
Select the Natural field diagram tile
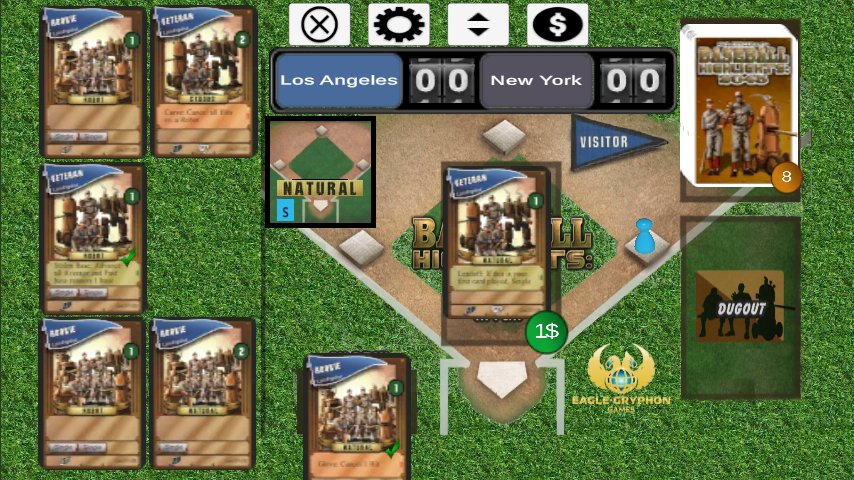point(320,172)
